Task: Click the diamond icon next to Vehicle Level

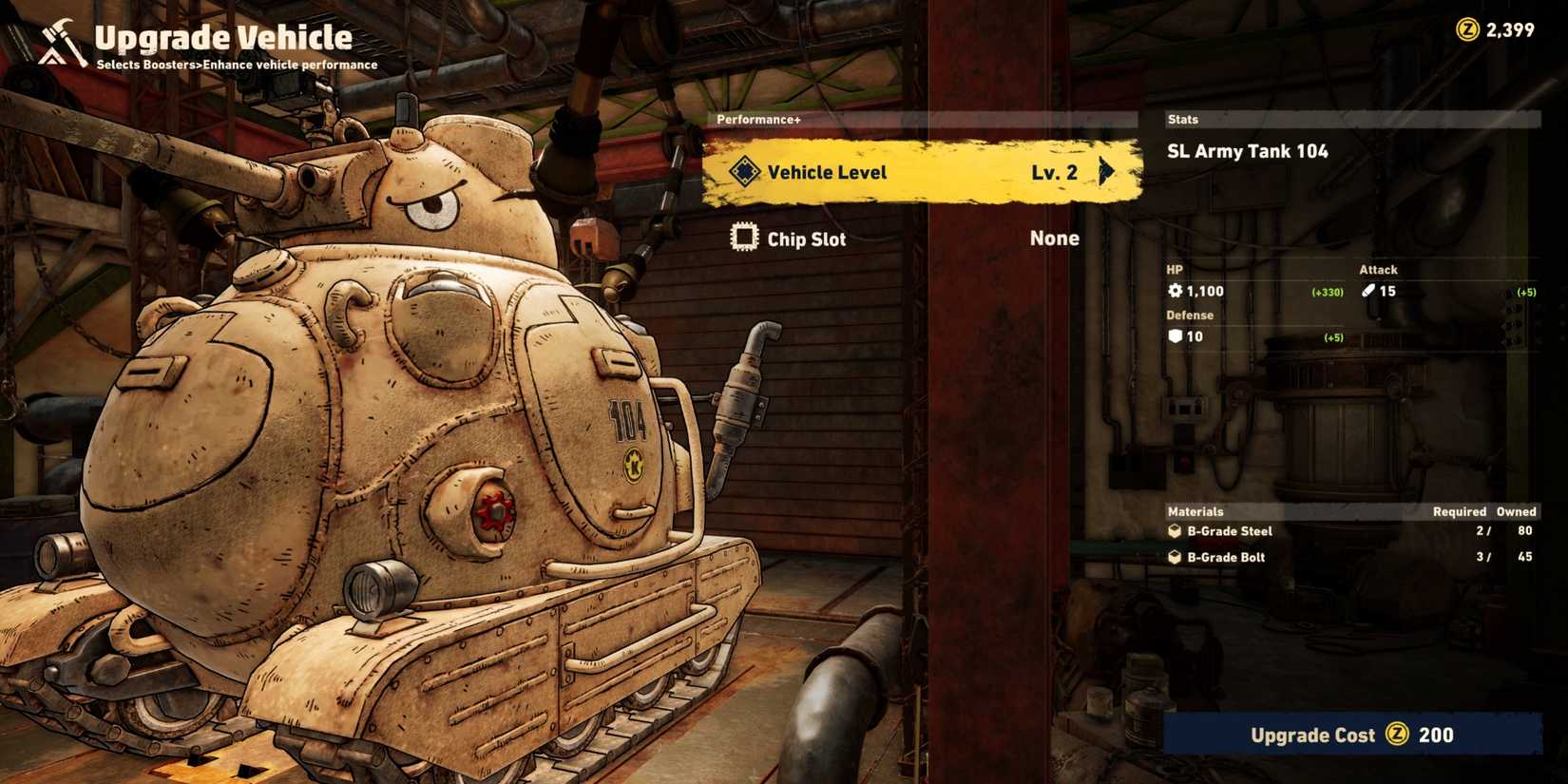Action: [x=745, y=172]
